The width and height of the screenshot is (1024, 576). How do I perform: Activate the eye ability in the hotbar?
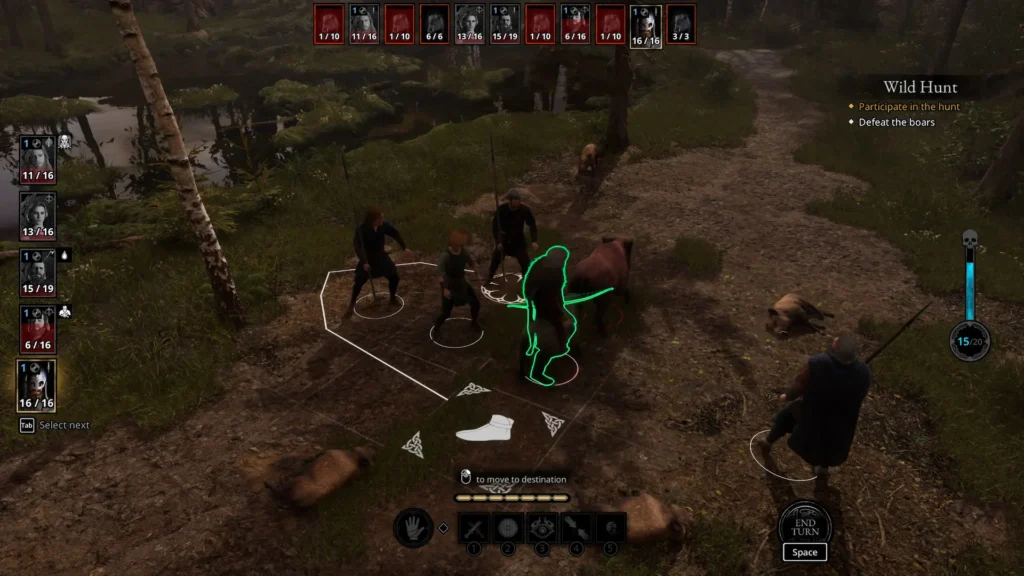click(x=542, y=527)
